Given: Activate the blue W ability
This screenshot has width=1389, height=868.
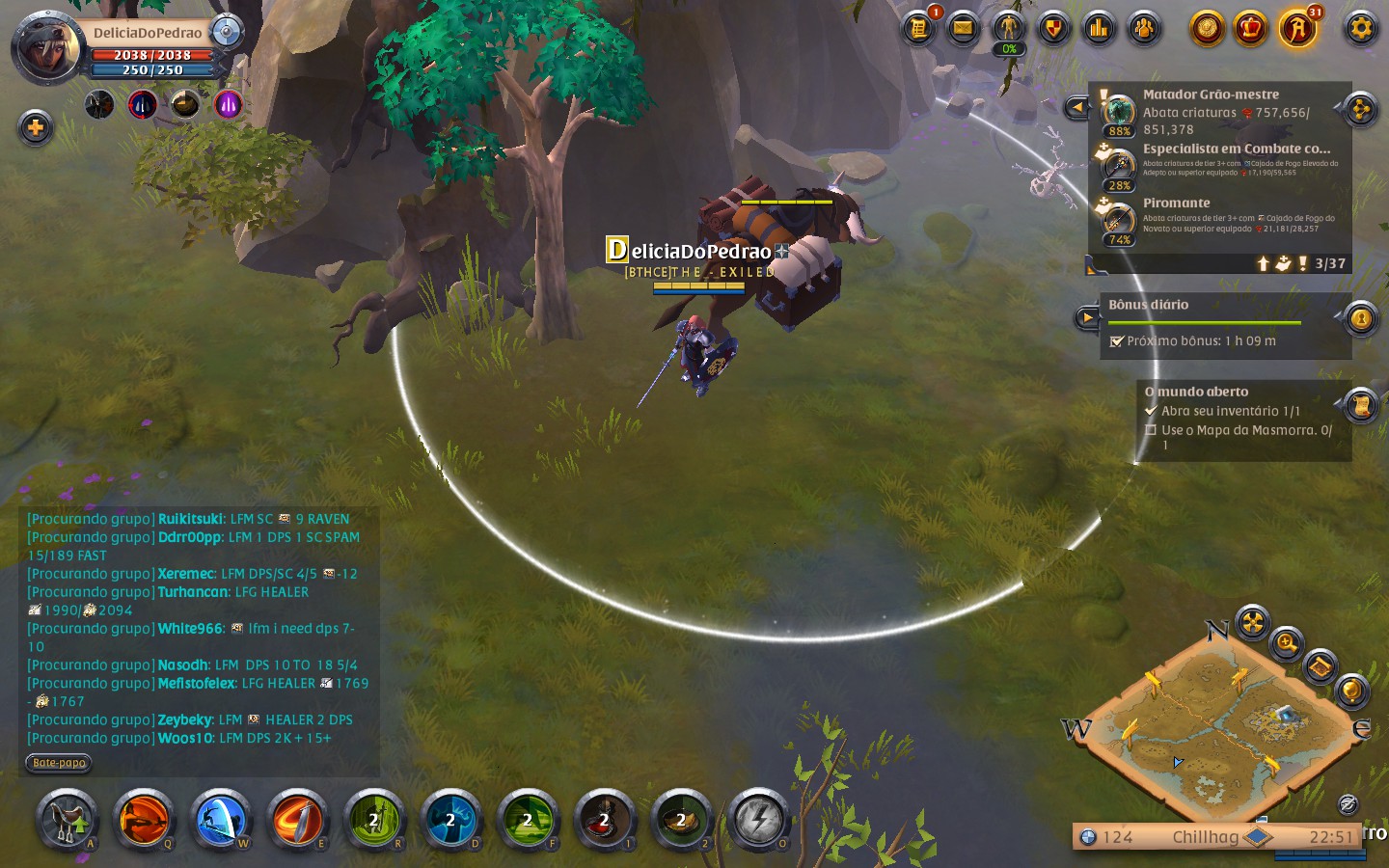Looking at the screenshot, I should click(x=220, y=821).
